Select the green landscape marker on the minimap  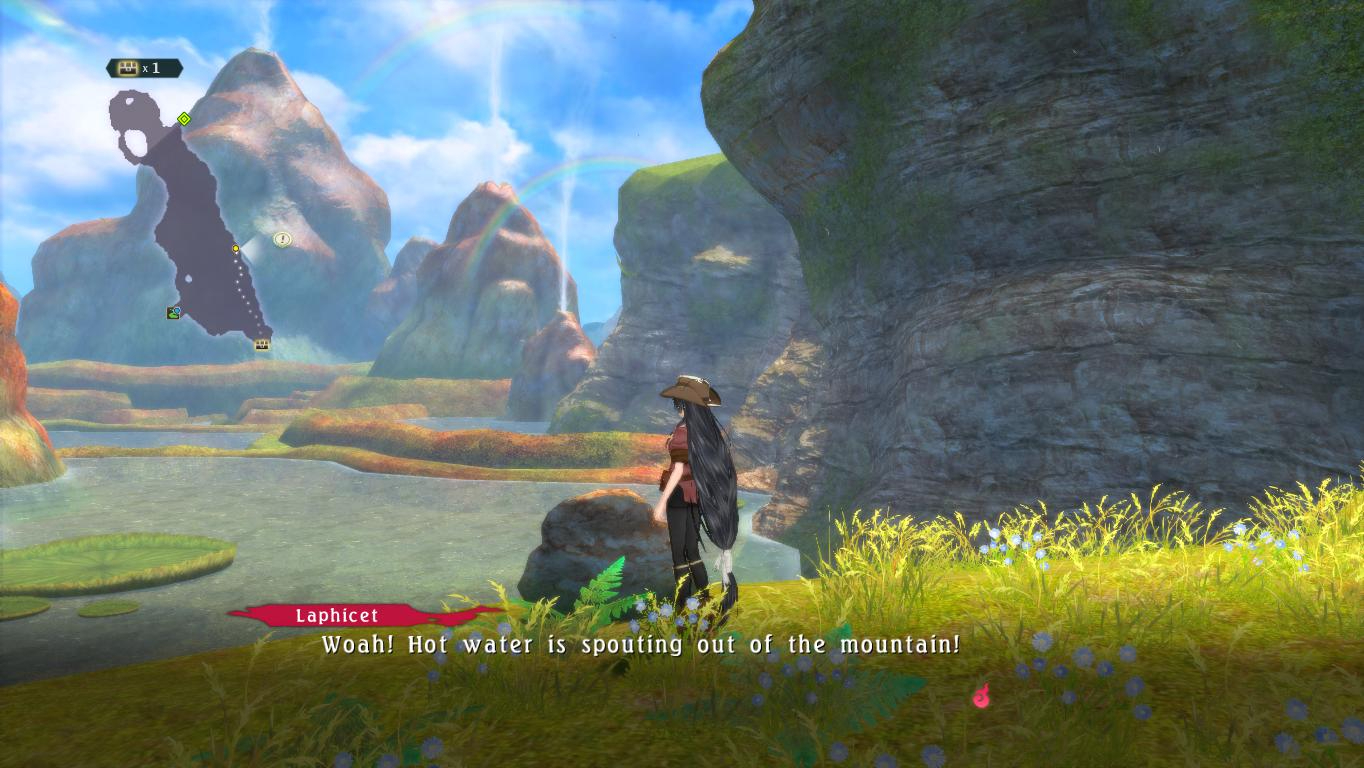click(x=174, y=313)
